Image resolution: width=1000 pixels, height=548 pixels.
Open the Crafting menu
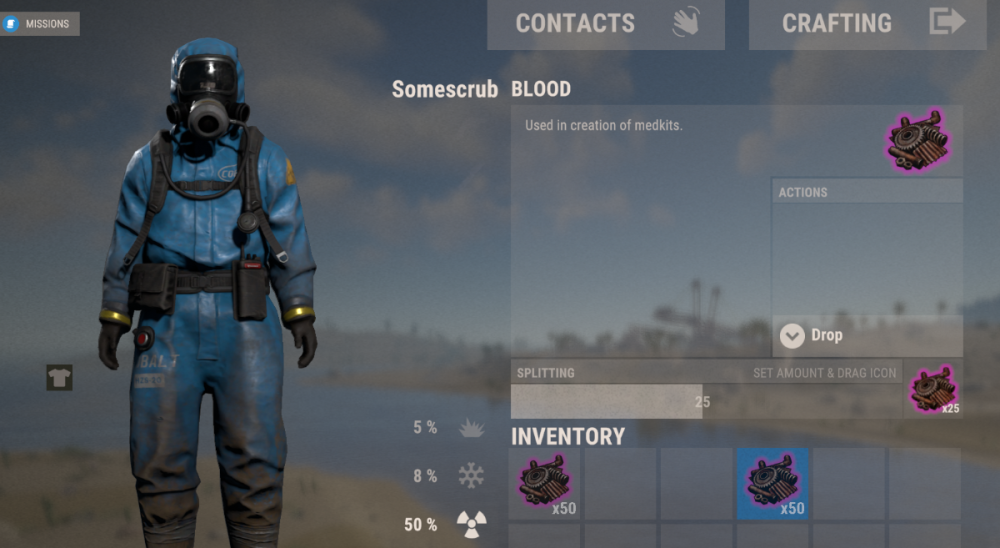pos(853,24)
